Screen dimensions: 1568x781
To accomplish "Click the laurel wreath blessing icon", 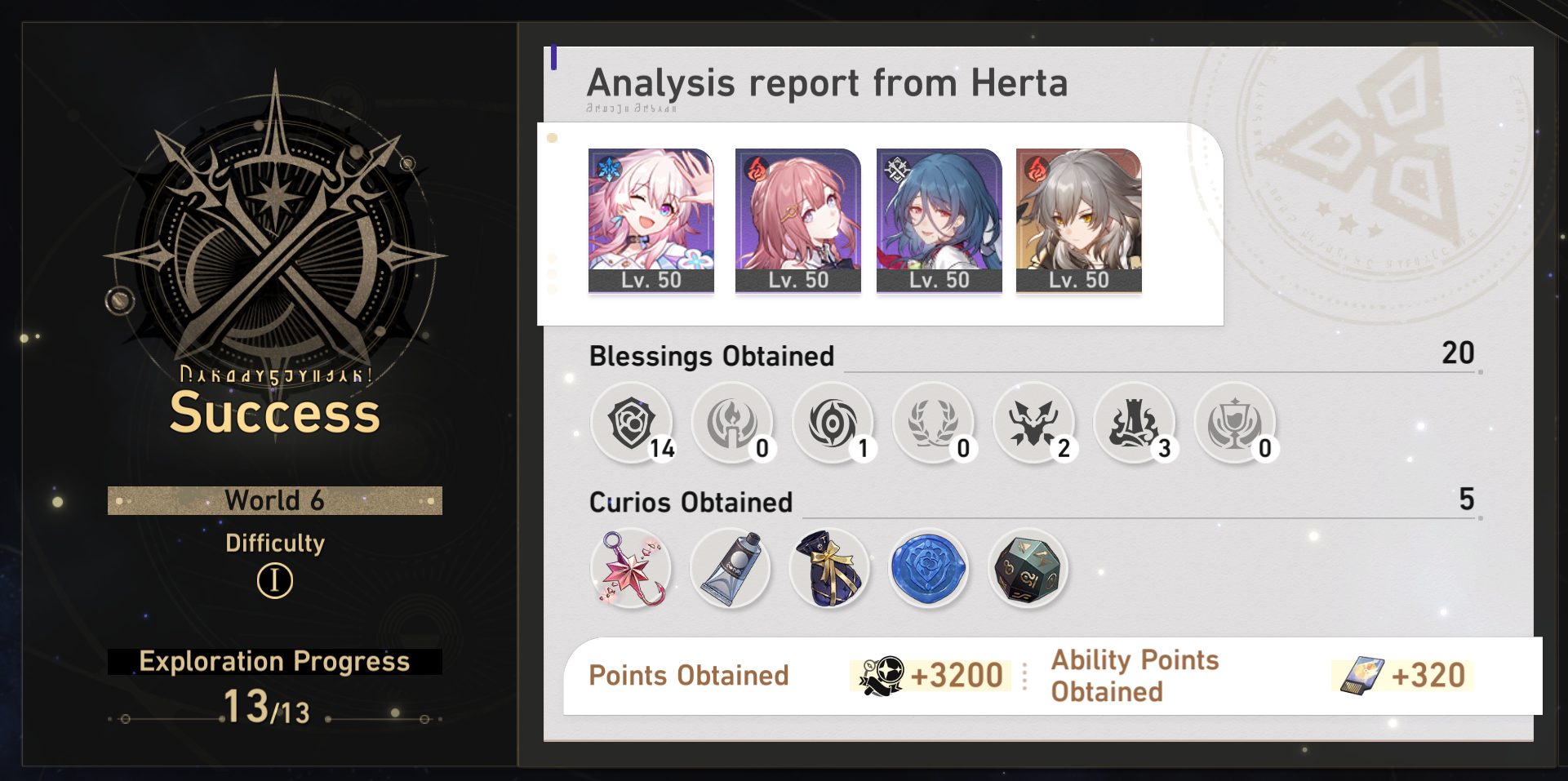I will pyautogui.click(x=934, y=424).
